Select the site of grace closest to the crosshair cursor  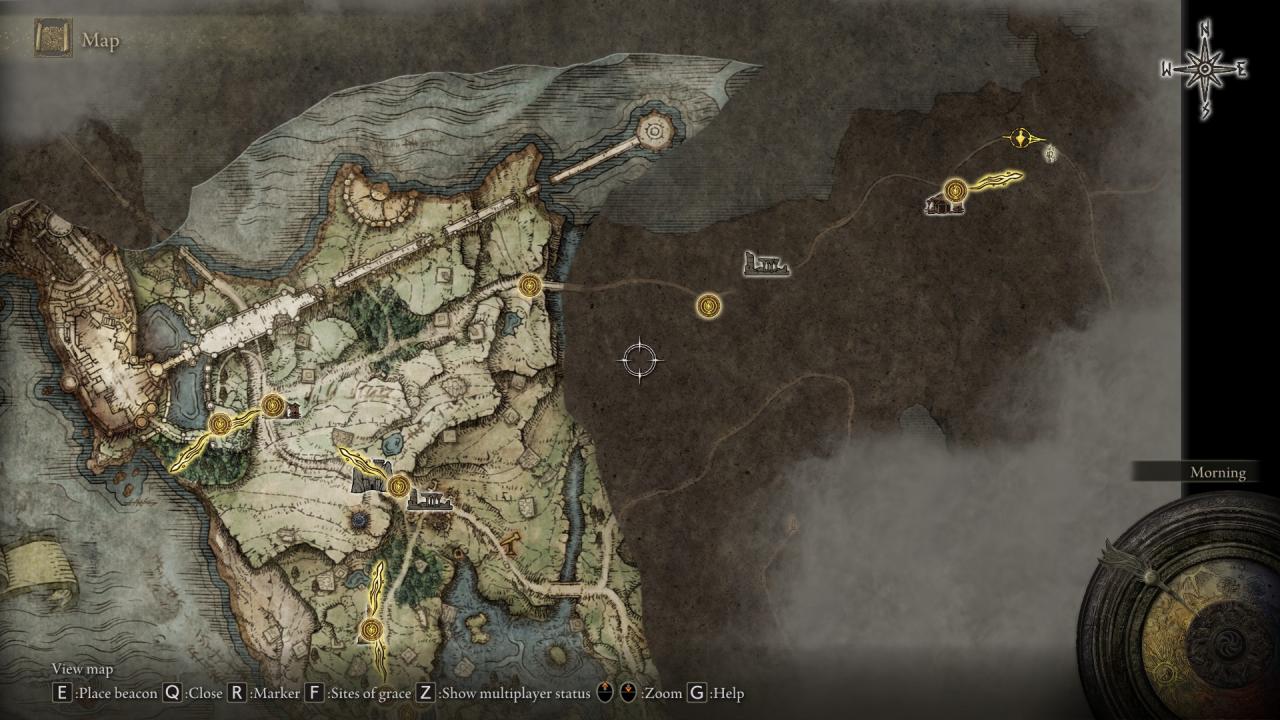709,304
